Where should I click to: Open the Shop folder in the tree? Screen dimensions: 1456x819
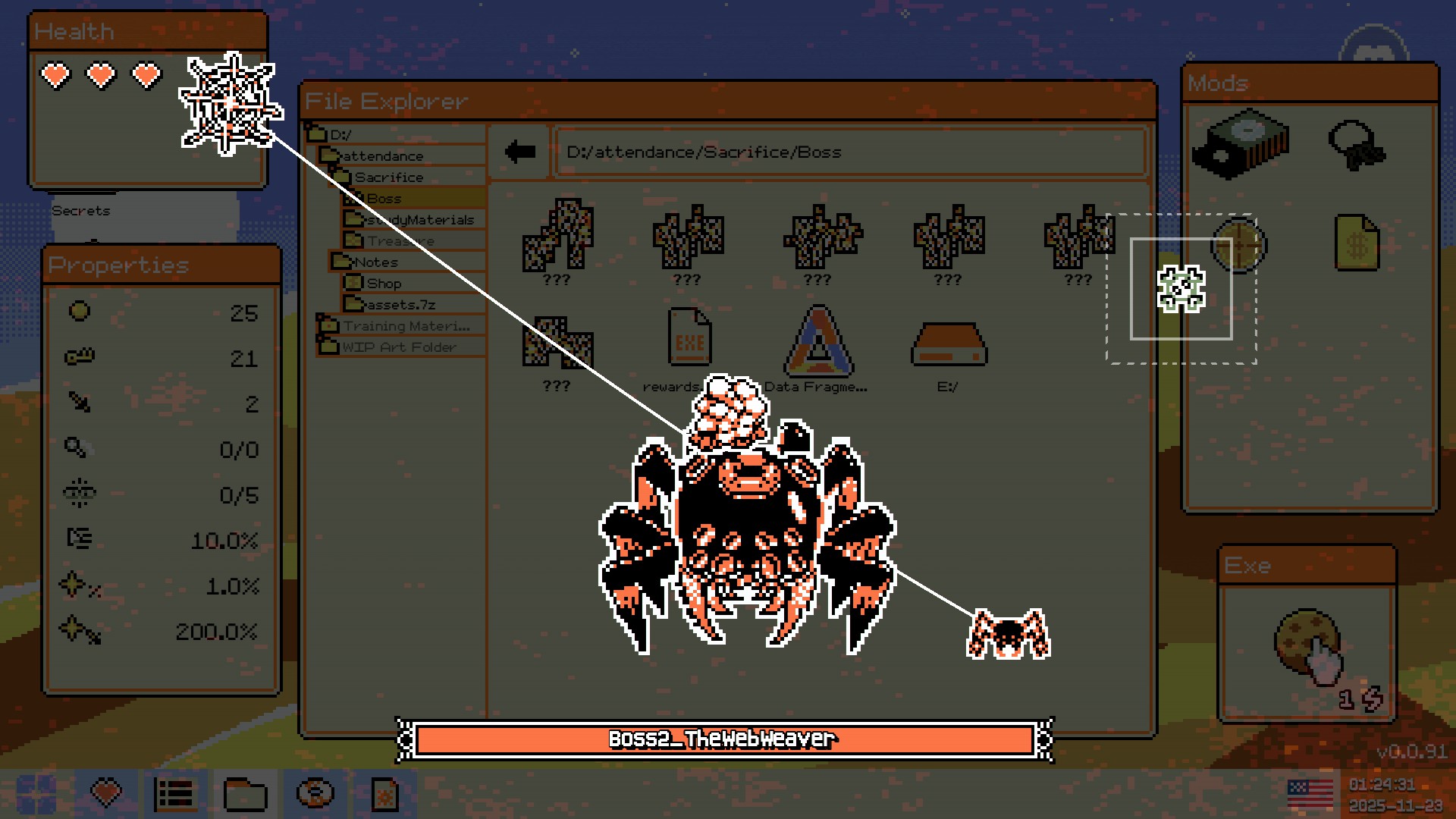(x=384, y=284)
